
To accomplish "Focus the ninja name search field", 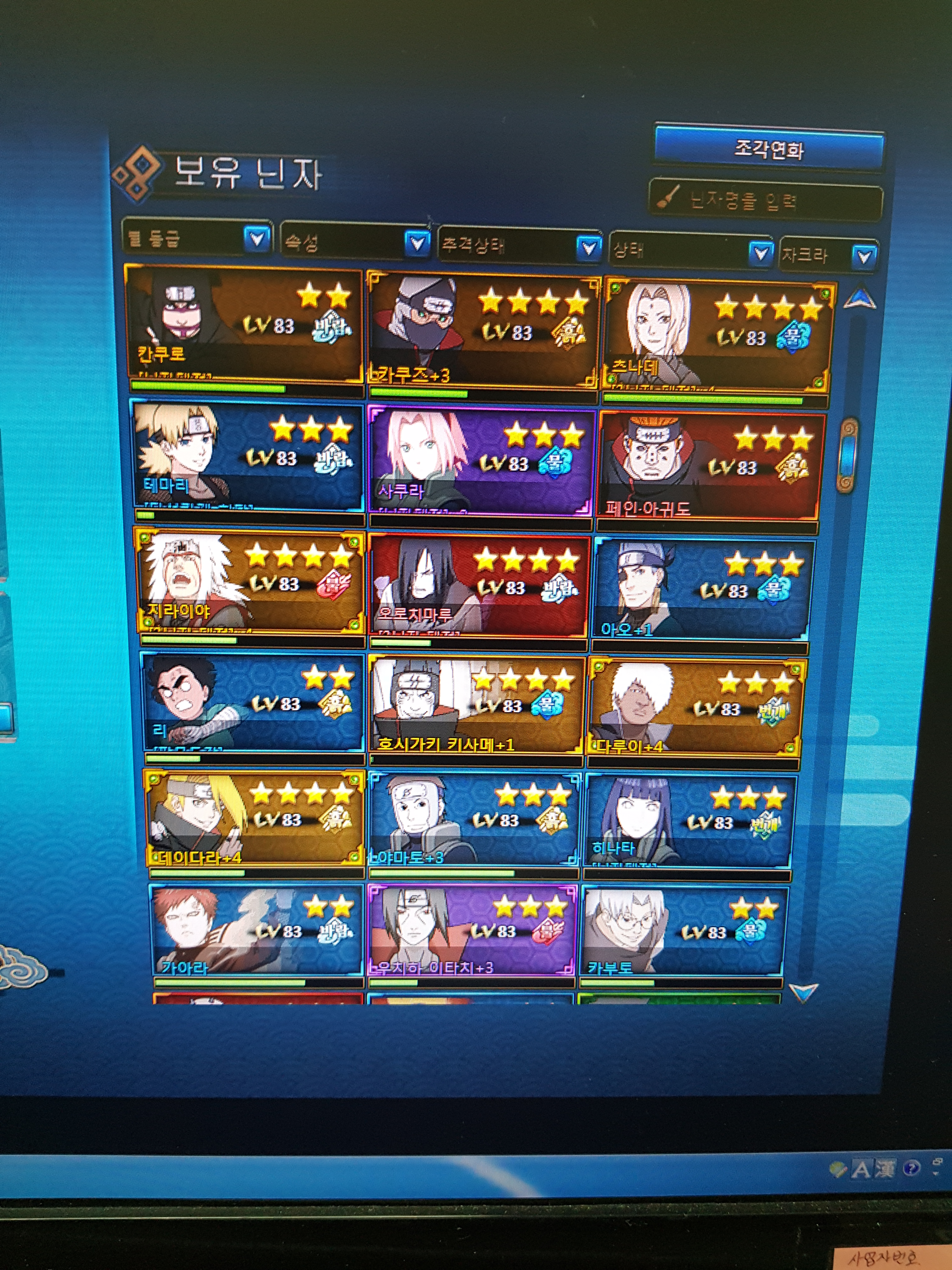I will (766, 201).
